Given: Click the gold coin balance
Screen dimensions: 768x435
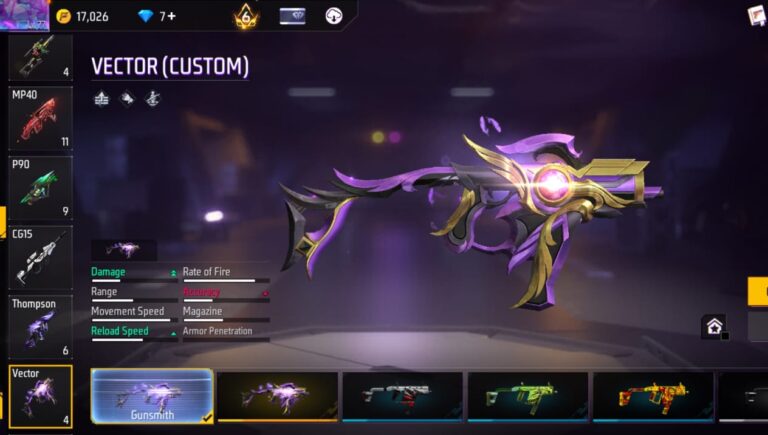Looking at the screenshot, I should pyautogui.click(x=84, y=16).
